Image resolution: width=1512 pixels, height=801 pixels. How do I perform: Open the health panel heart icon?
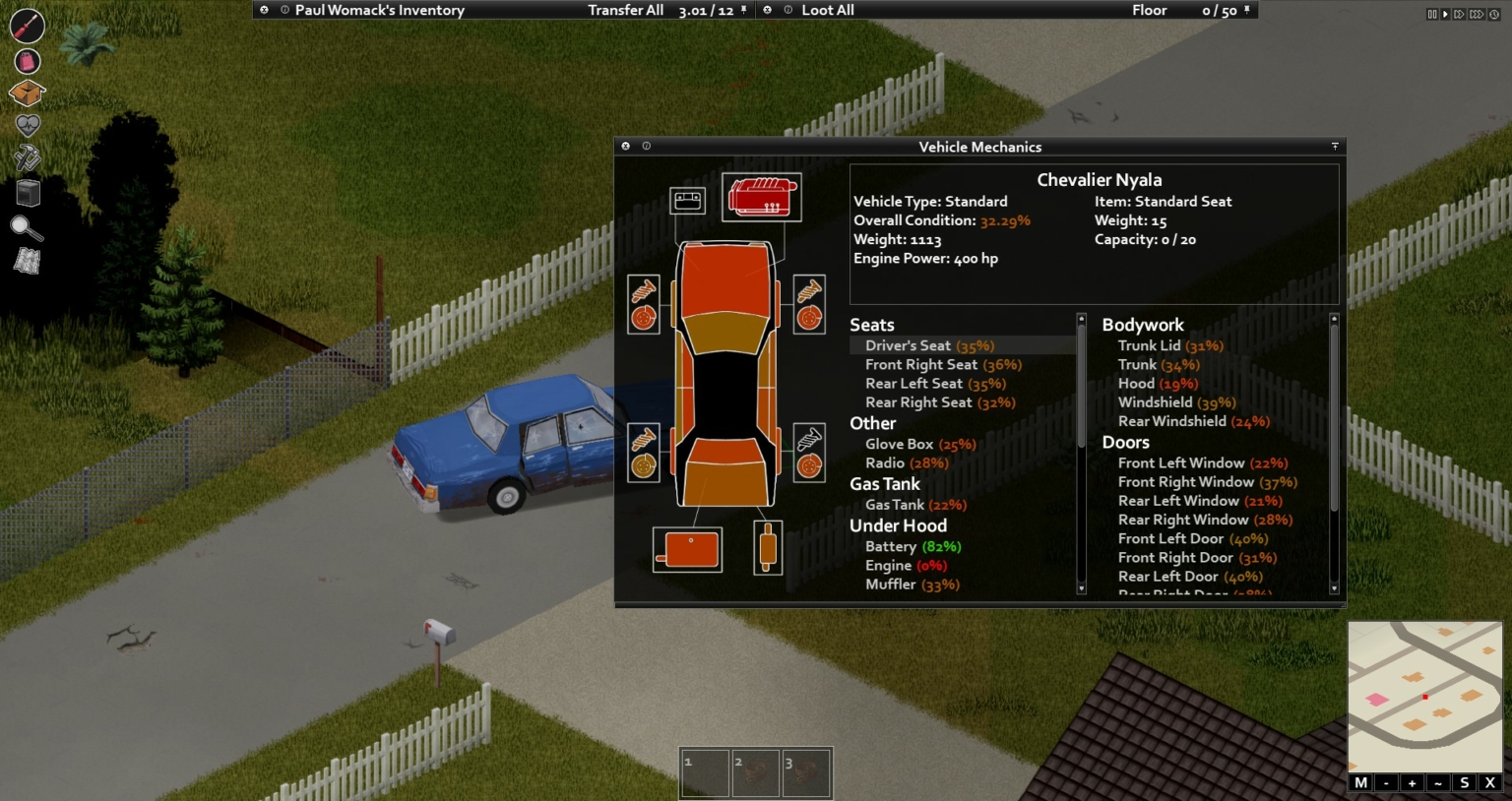pyautogui.click(x=27, y=126)
